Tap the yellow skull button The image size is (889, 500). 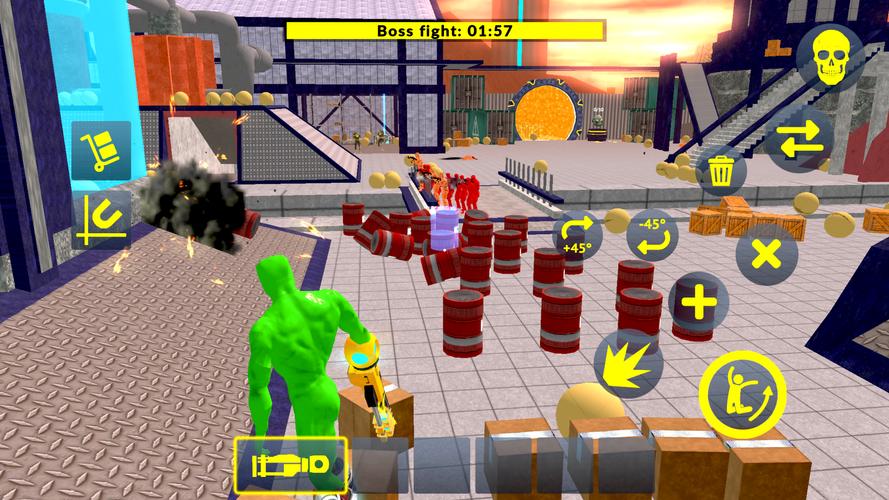pos(831,58)
